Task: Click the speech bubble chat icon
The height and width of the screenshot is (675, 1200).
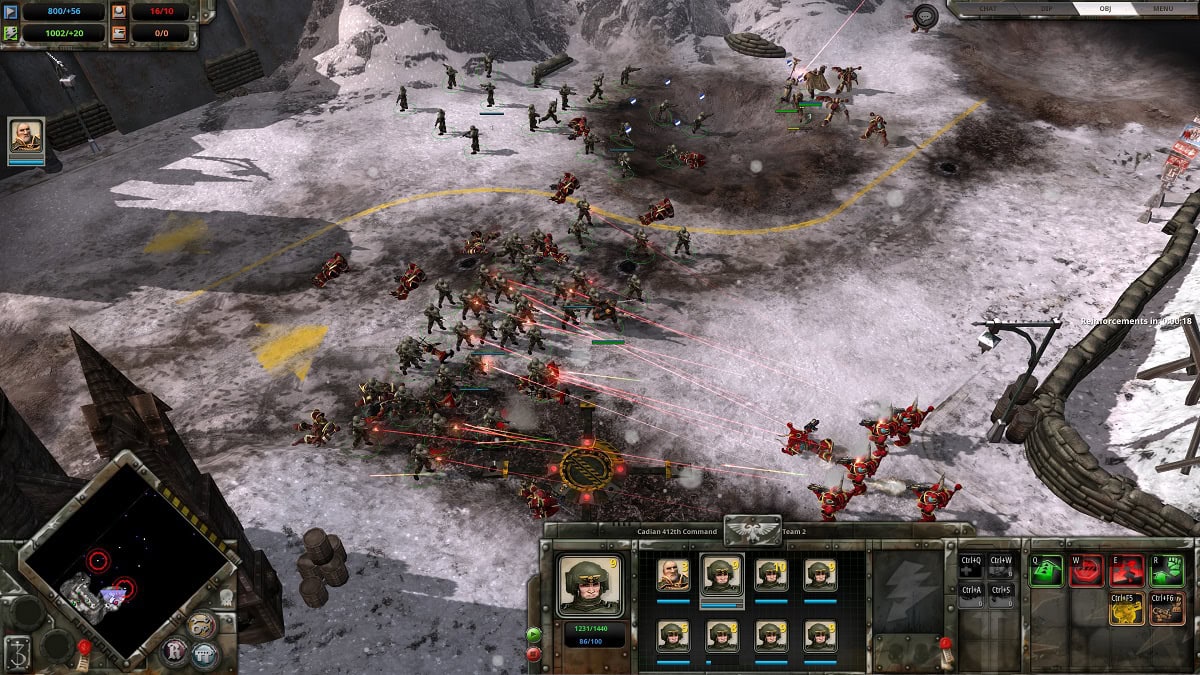Action: click(925, 16)
